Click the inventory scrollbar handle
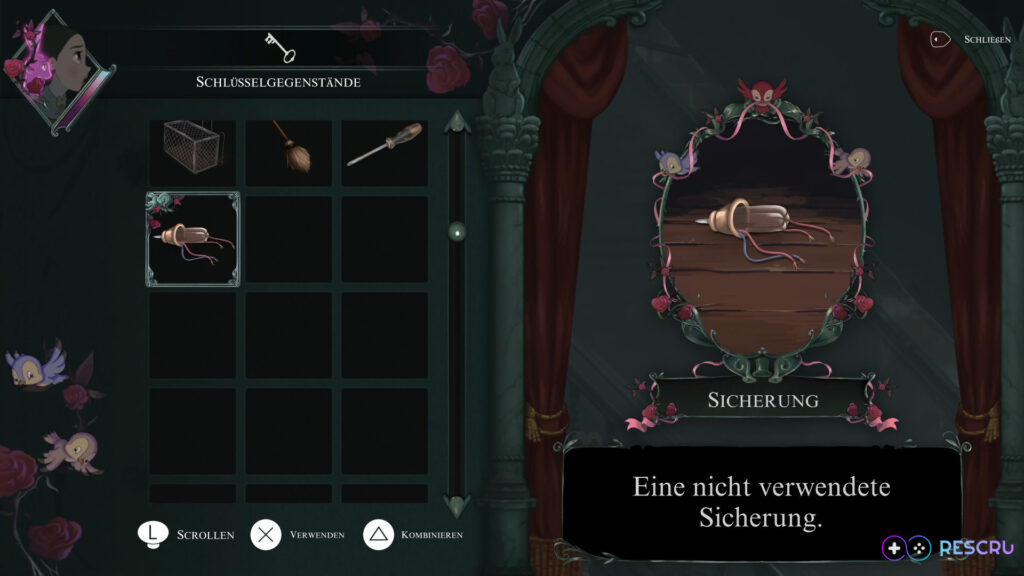 (x=457, y=232)
